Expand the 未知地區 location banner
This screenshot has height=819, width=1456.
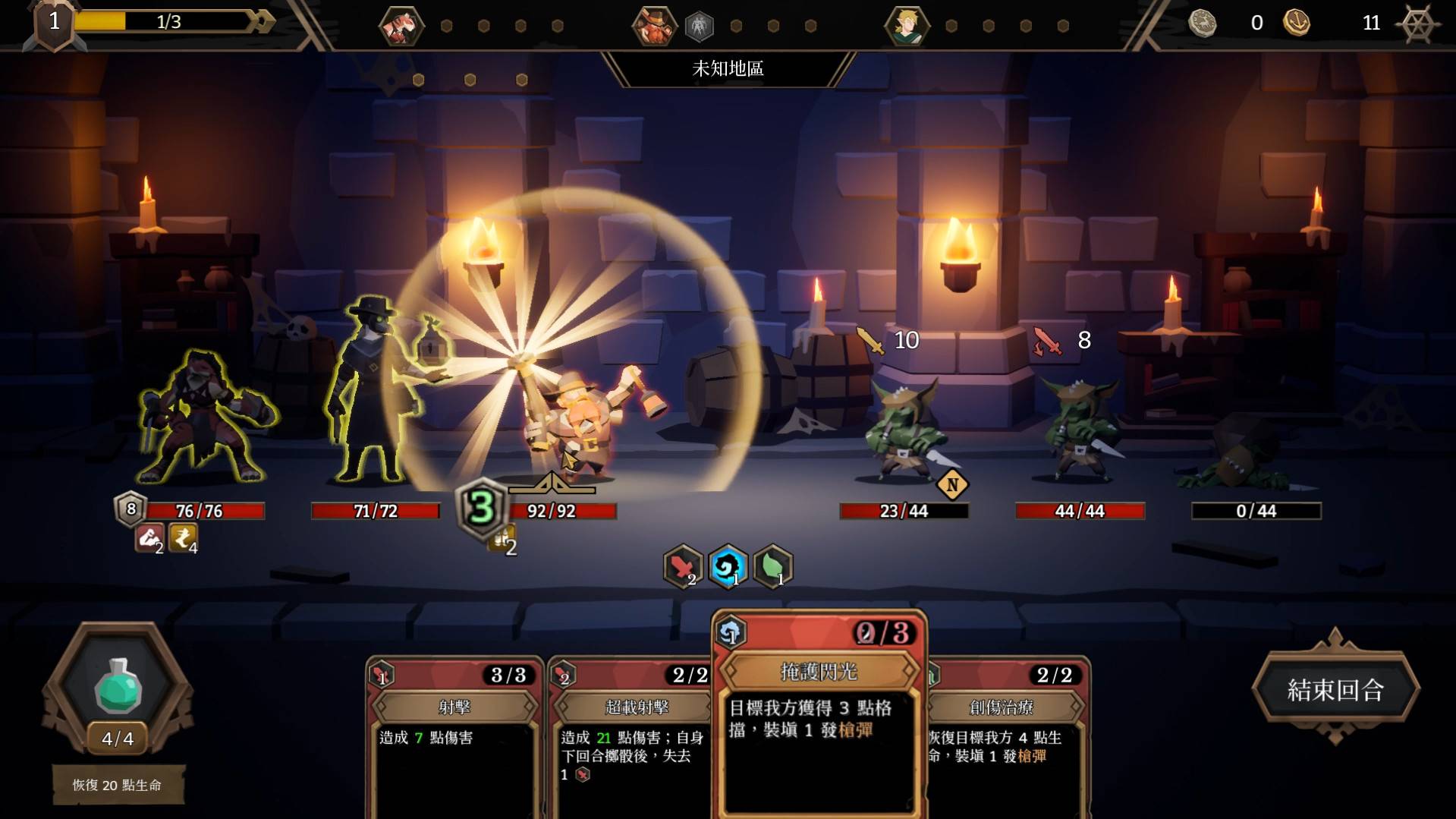(727, 69)
